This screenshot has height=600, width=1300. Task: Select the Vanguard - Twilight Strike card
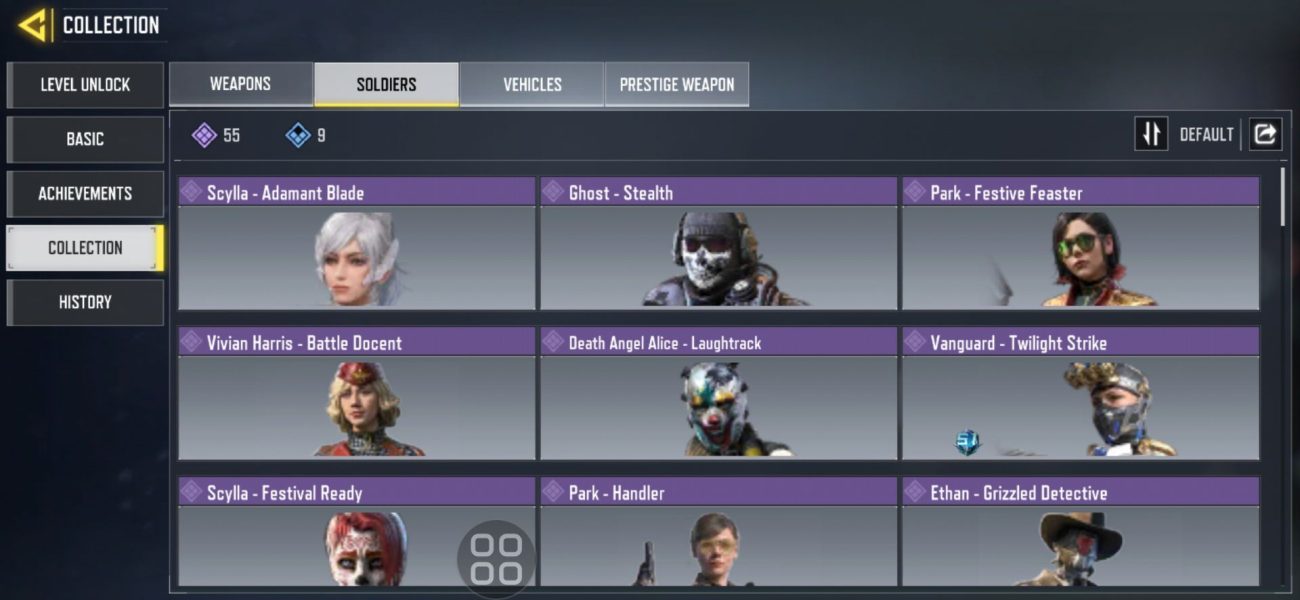click(1080, 394)
